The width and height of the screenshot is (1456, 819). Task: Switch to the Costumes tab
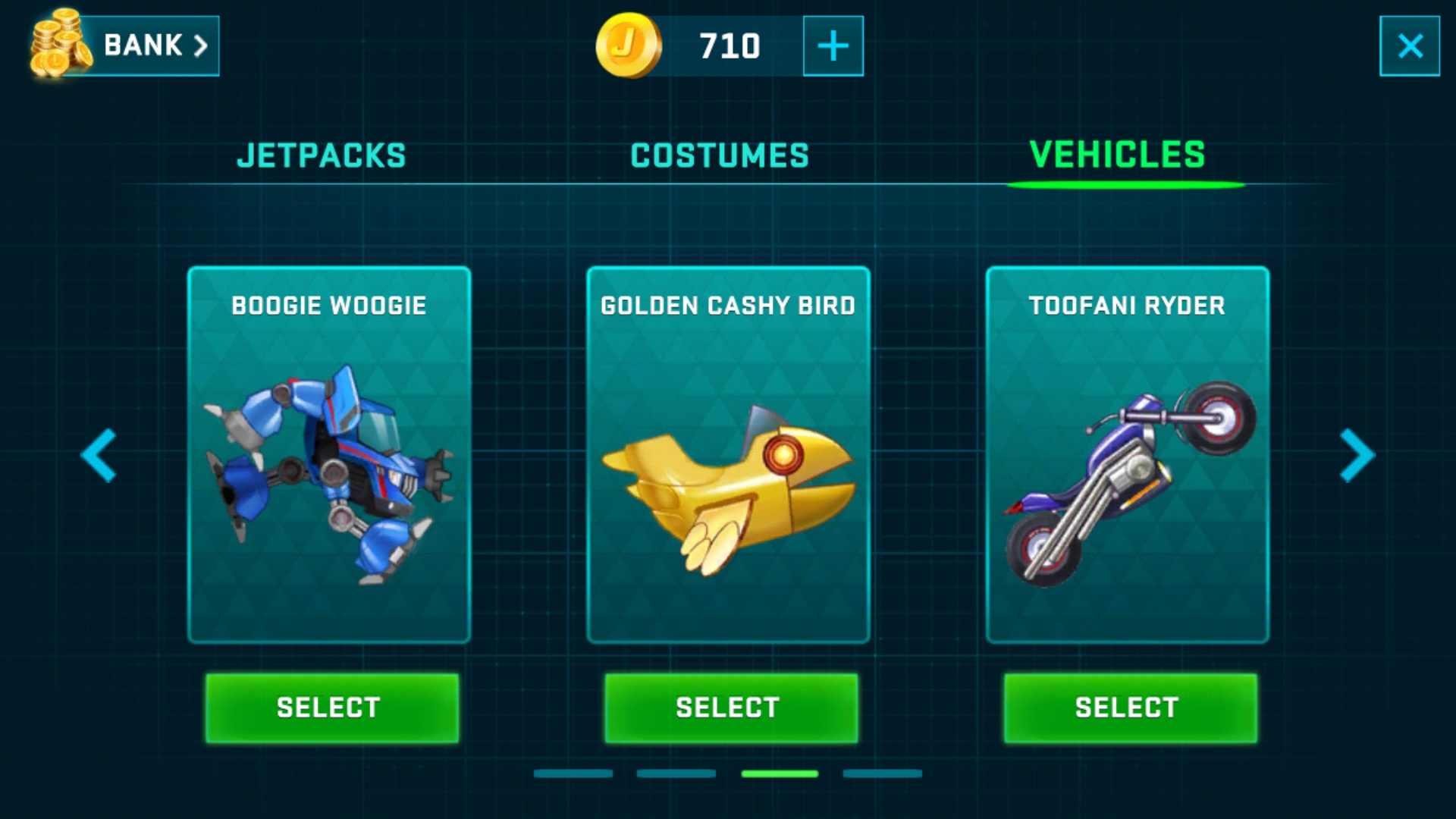[x=720, y=155]
